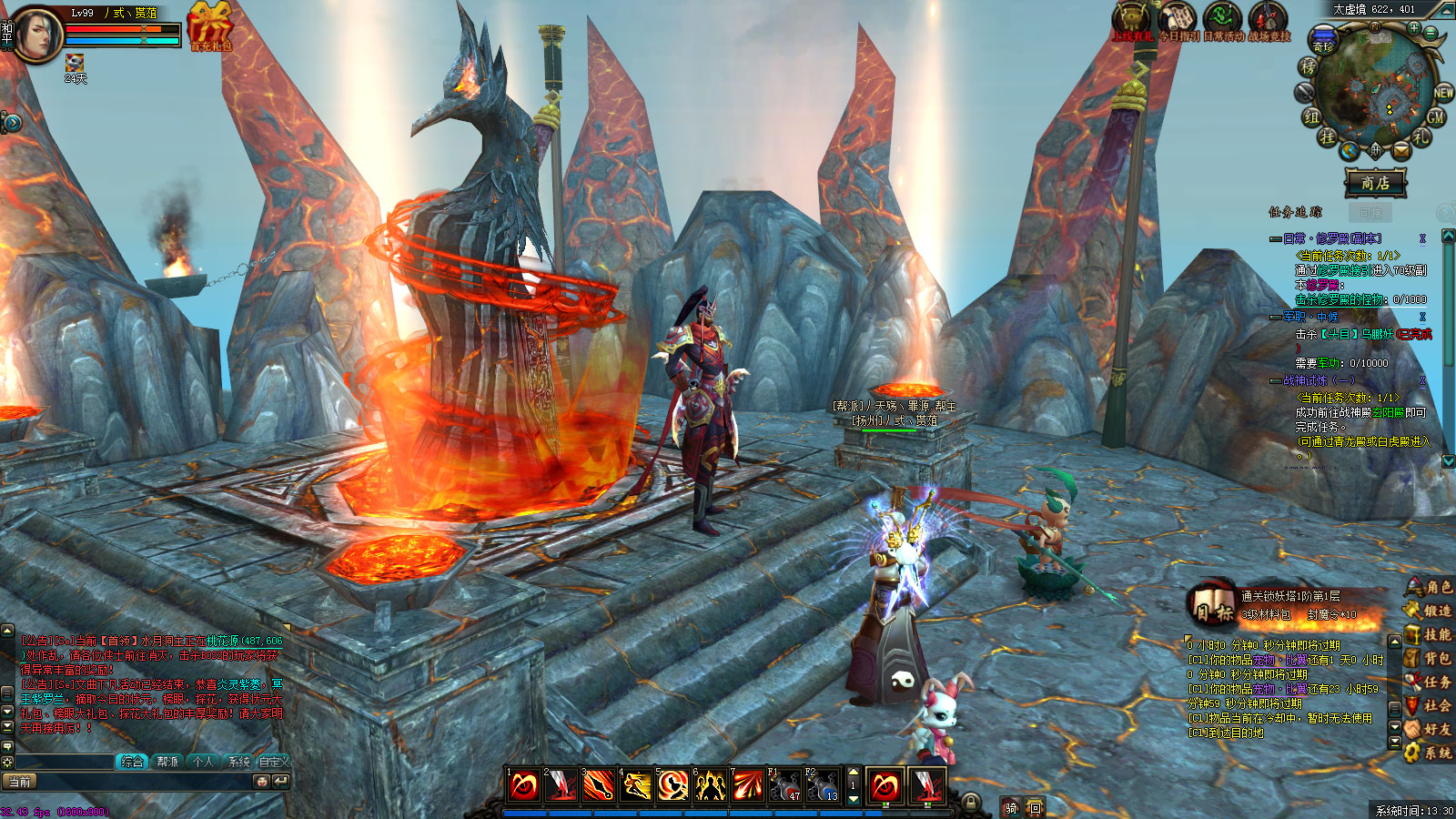Viewport: 1456px width, 819px height.
Task: Switch chat to the 帮派 guild tab
Action: (167, 762)
